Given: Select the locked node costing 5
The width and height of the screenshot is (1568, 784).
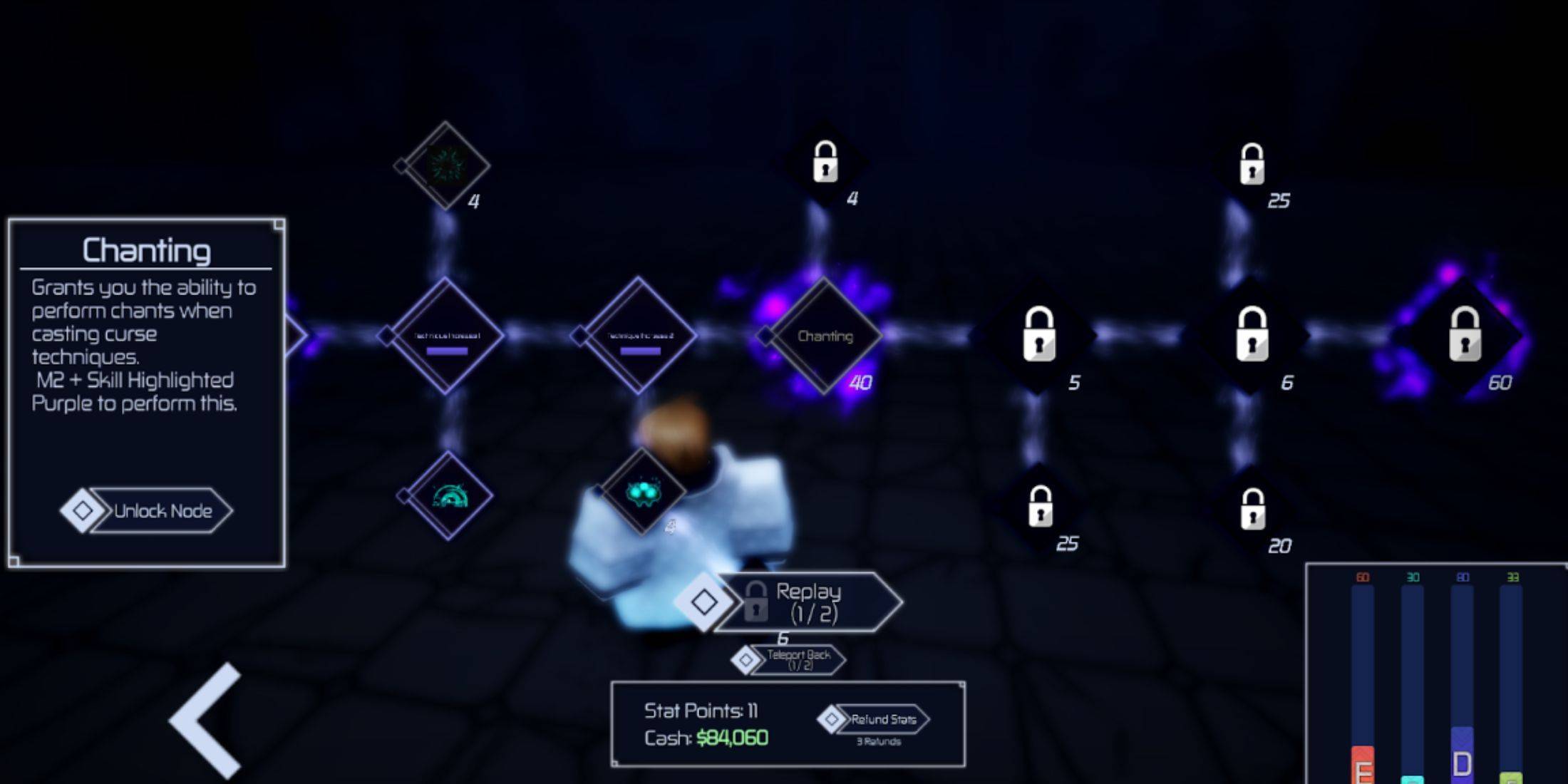Looking at the screenshot, I should (x=1038, y=334).
